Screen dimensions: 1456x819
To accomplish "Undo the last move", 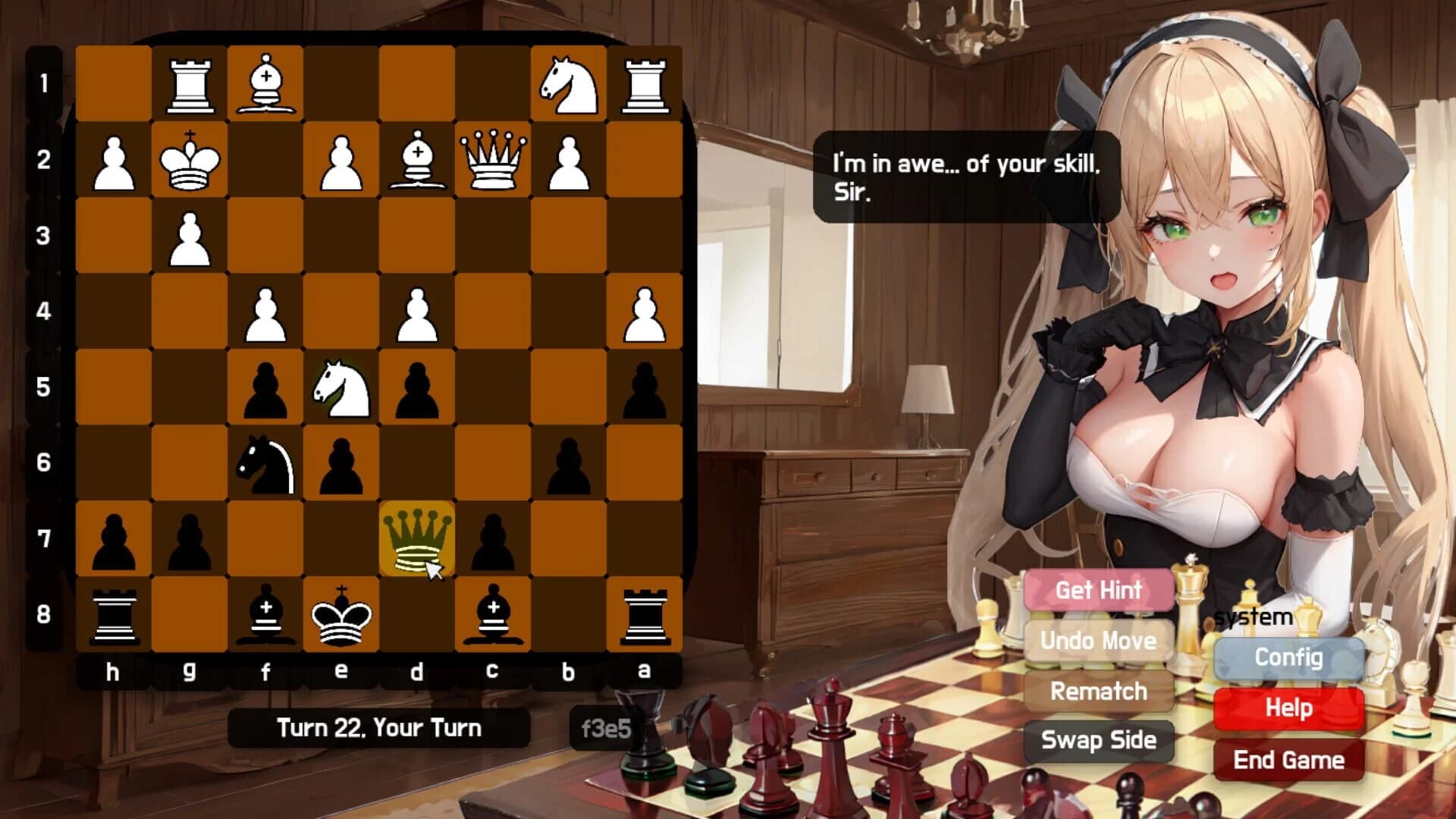I will [x=1097, y=641].
